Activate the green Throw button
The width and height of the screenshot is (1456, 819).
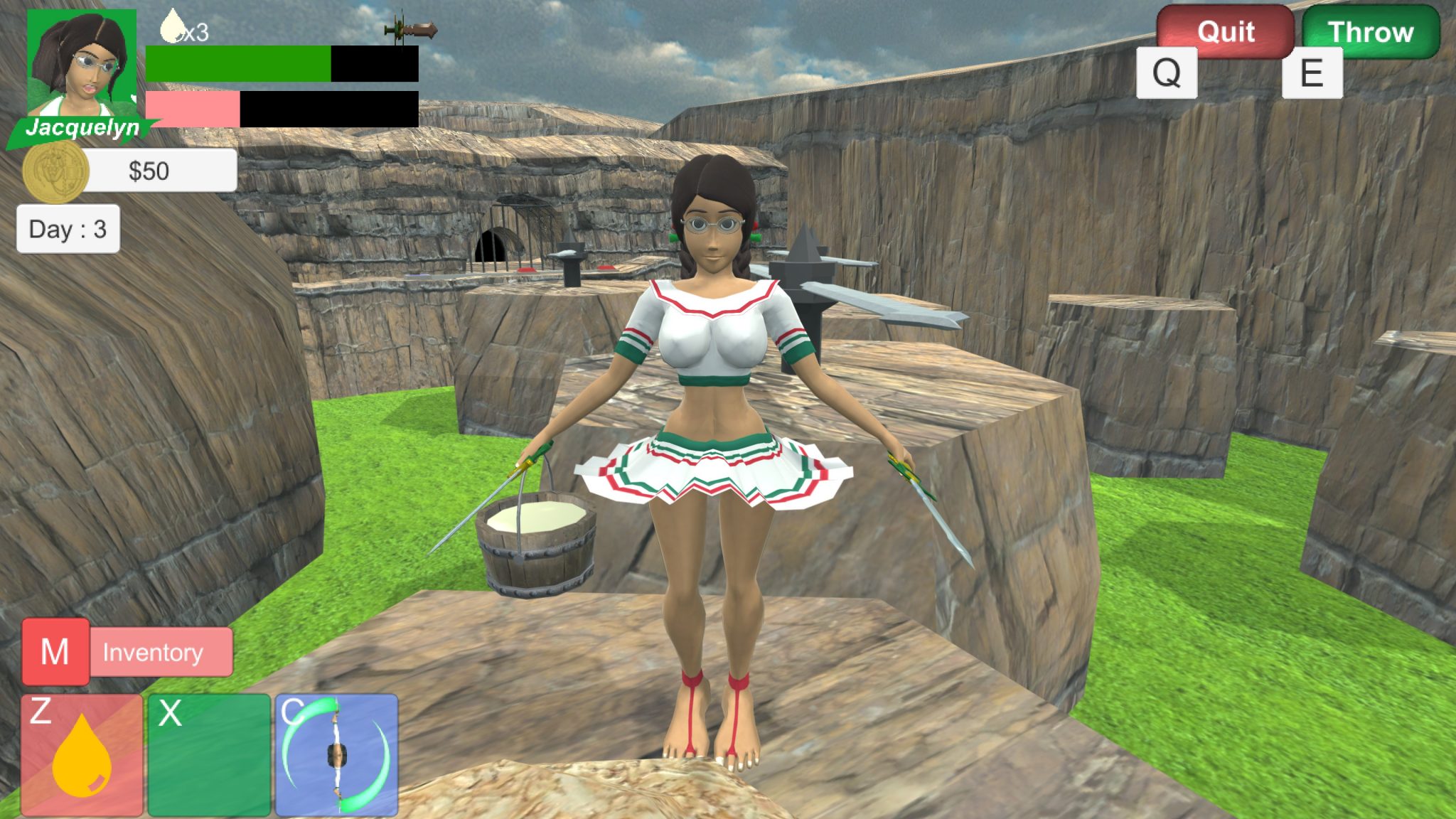[x=1371, y=31]
